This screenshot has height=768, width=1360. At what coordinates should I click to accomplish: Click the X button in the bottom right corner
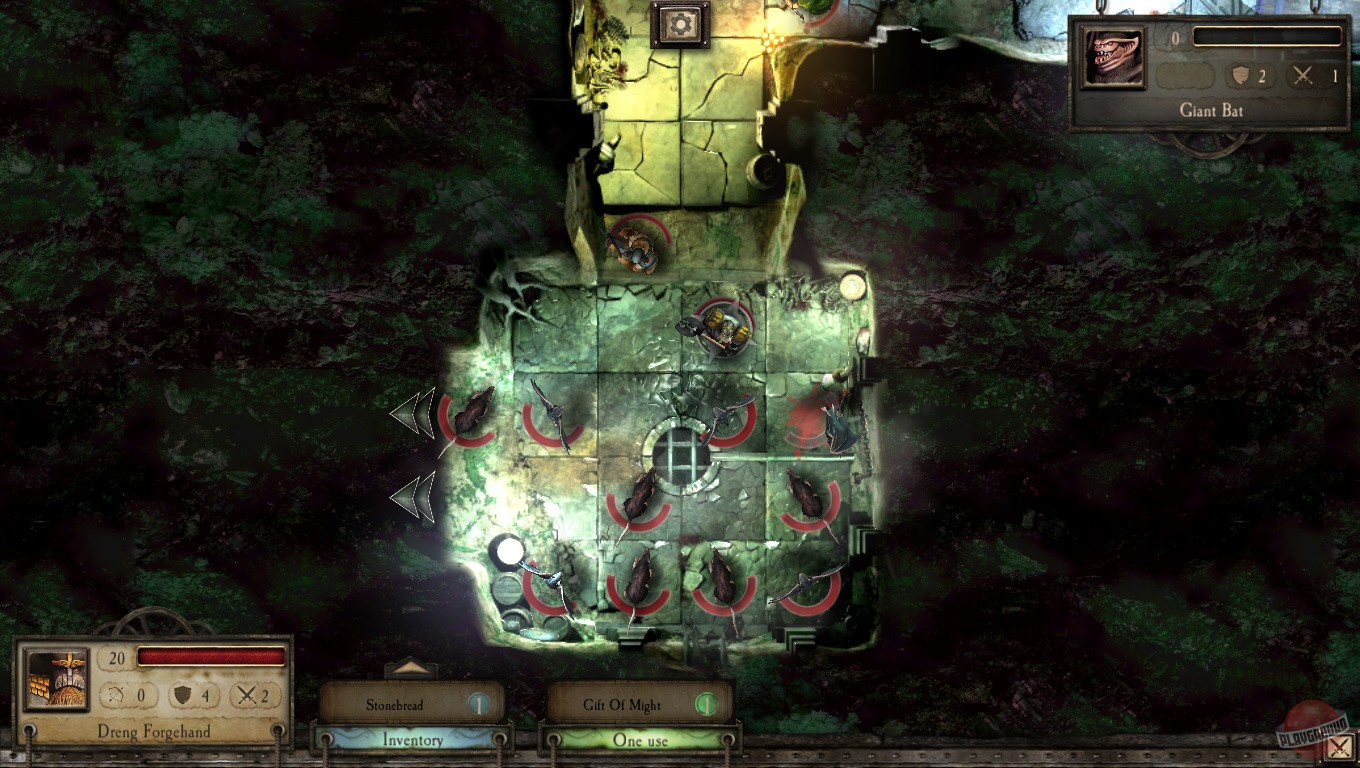[x=1340, y=746]
